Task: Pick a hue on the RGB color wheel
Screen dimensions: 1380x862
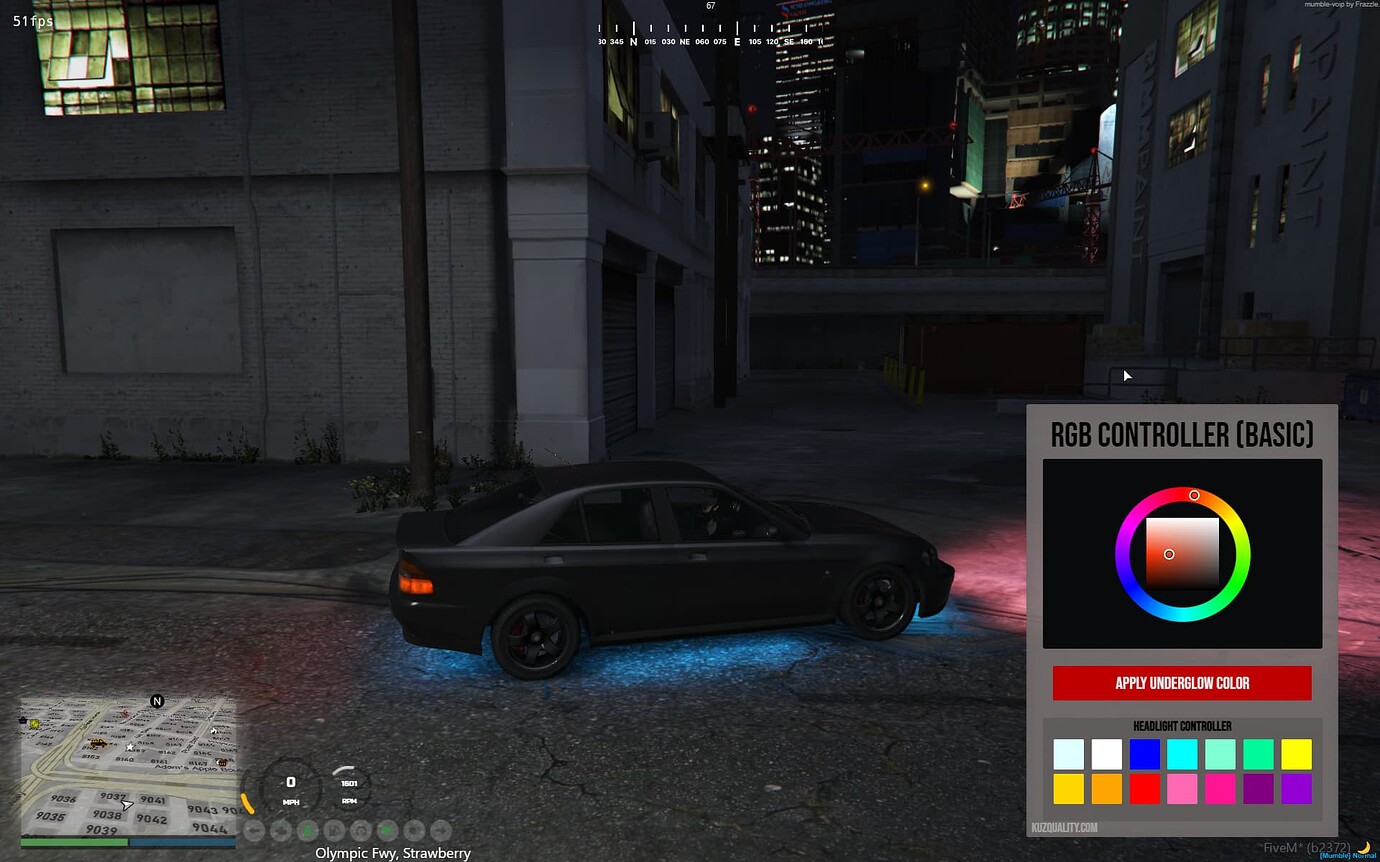Action: (x=1194, y=495)
